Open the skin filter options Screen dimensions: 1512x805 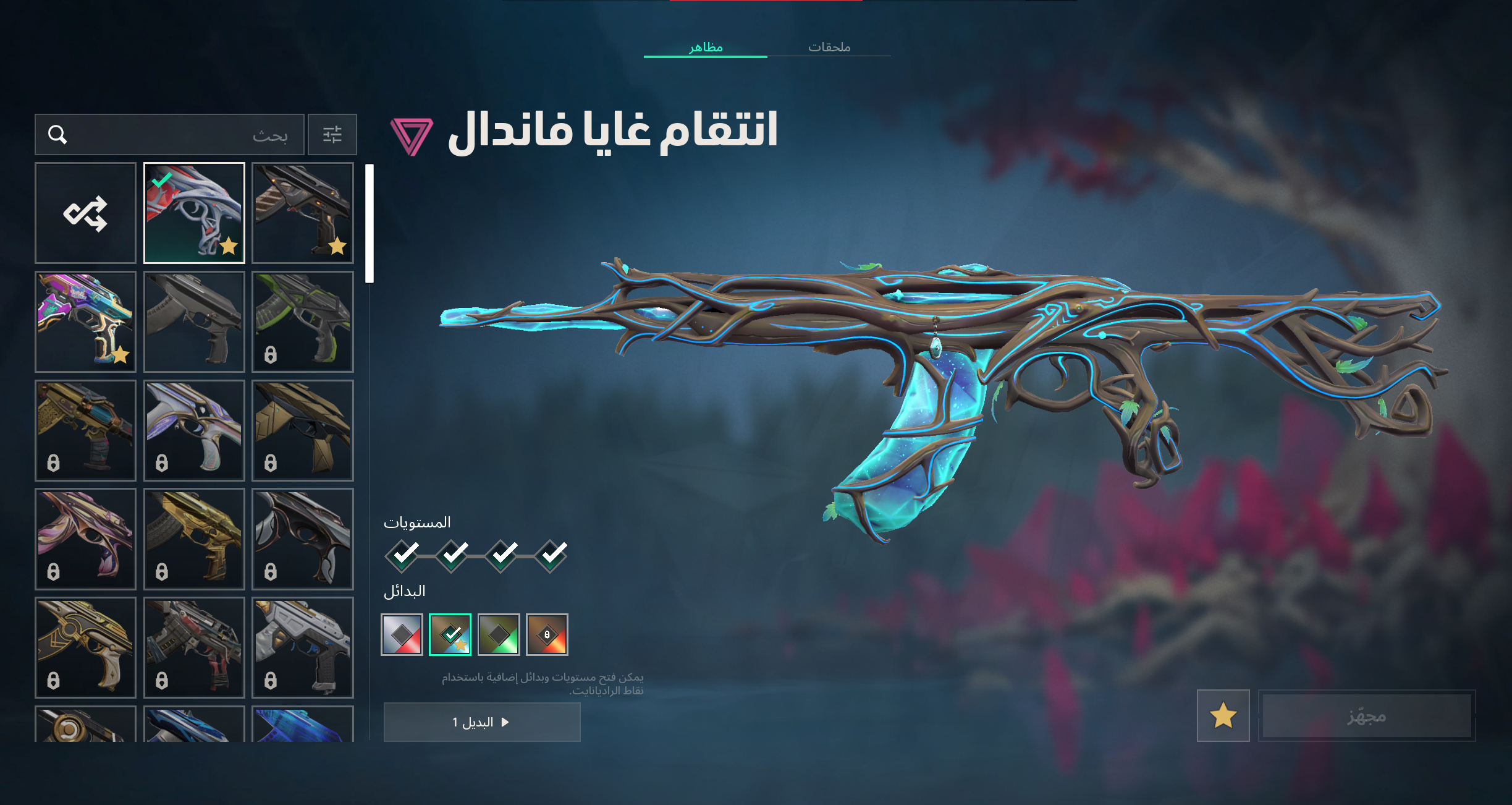332,134
